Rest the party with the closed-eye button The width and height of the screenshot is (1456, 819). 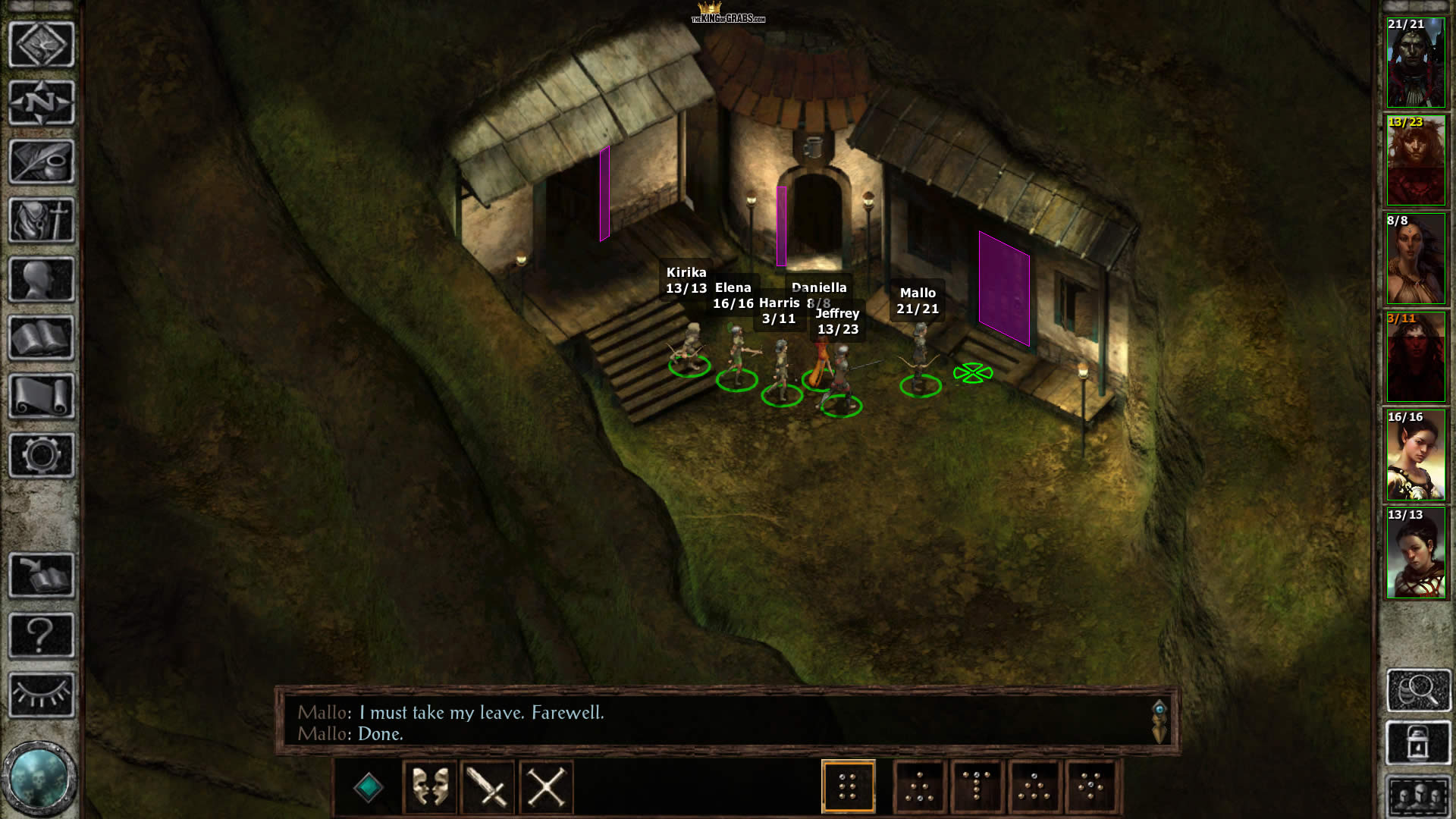click(42, 694)
